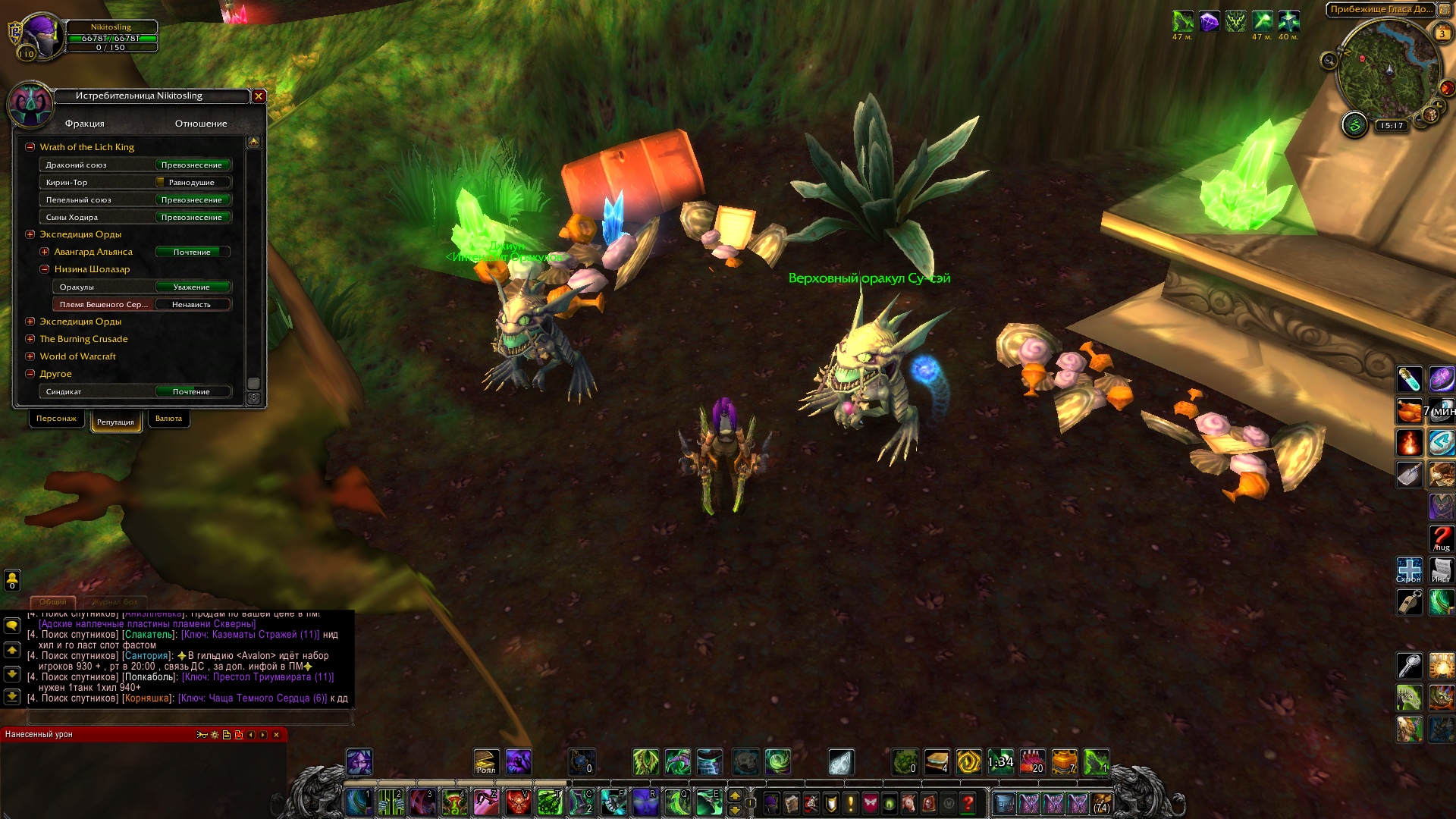Close the reputation window
This screenshot has height=819, width=1456.
(259, 96)
